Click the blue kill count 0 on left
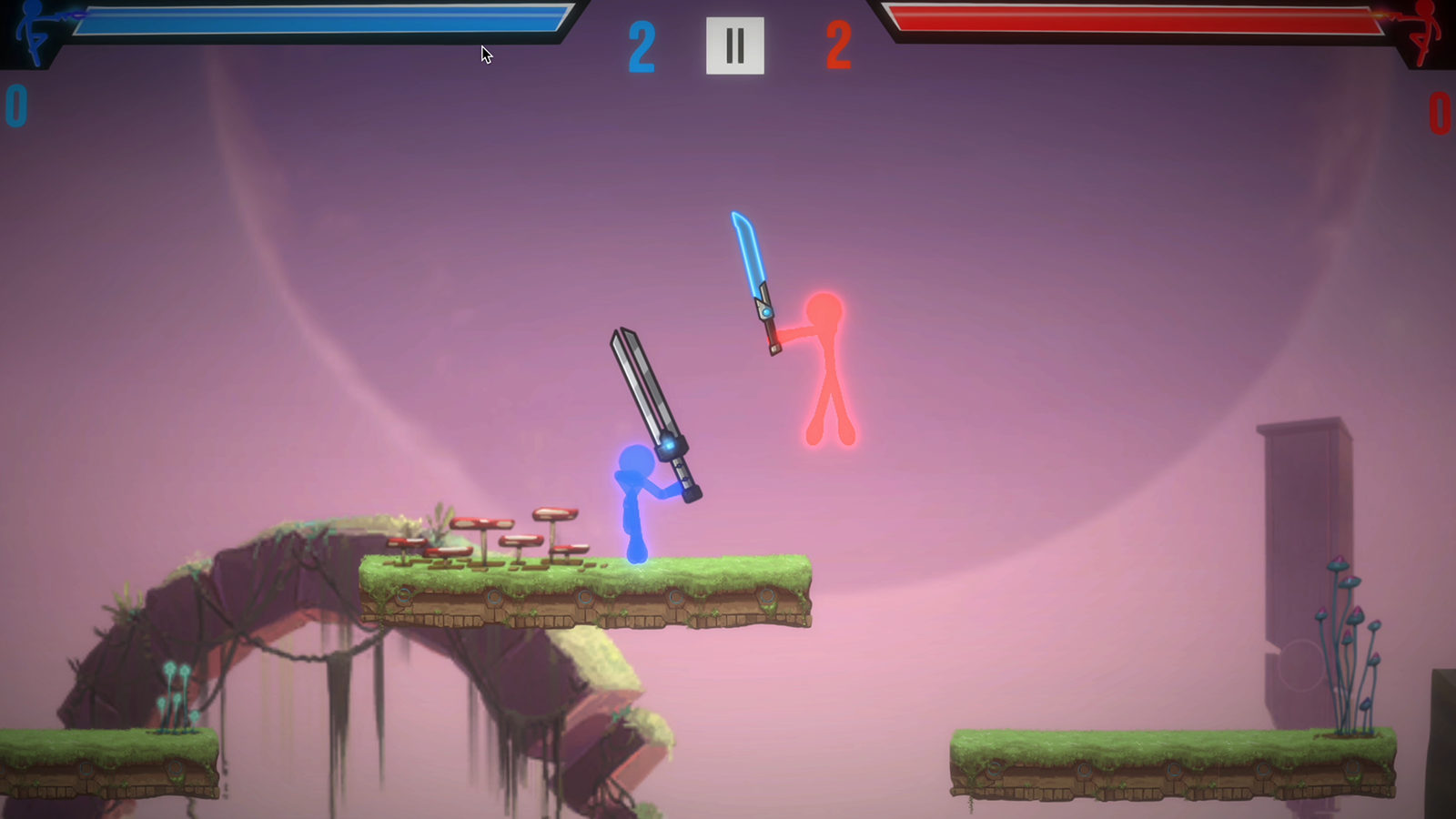 pos(15,105)
